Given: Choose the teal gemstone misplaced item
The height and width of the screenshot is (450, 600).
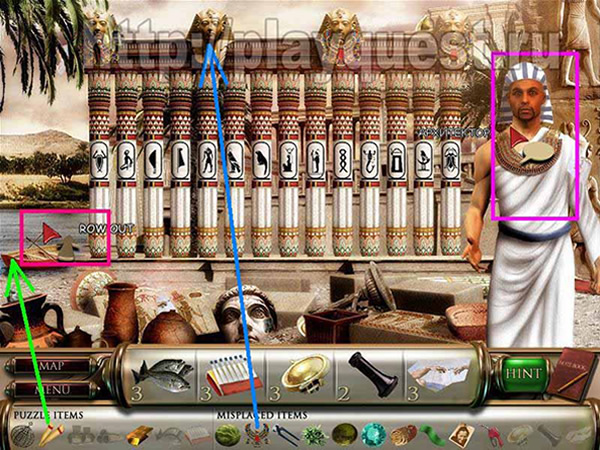Looking at the screenshot, I should pos(372,434).
